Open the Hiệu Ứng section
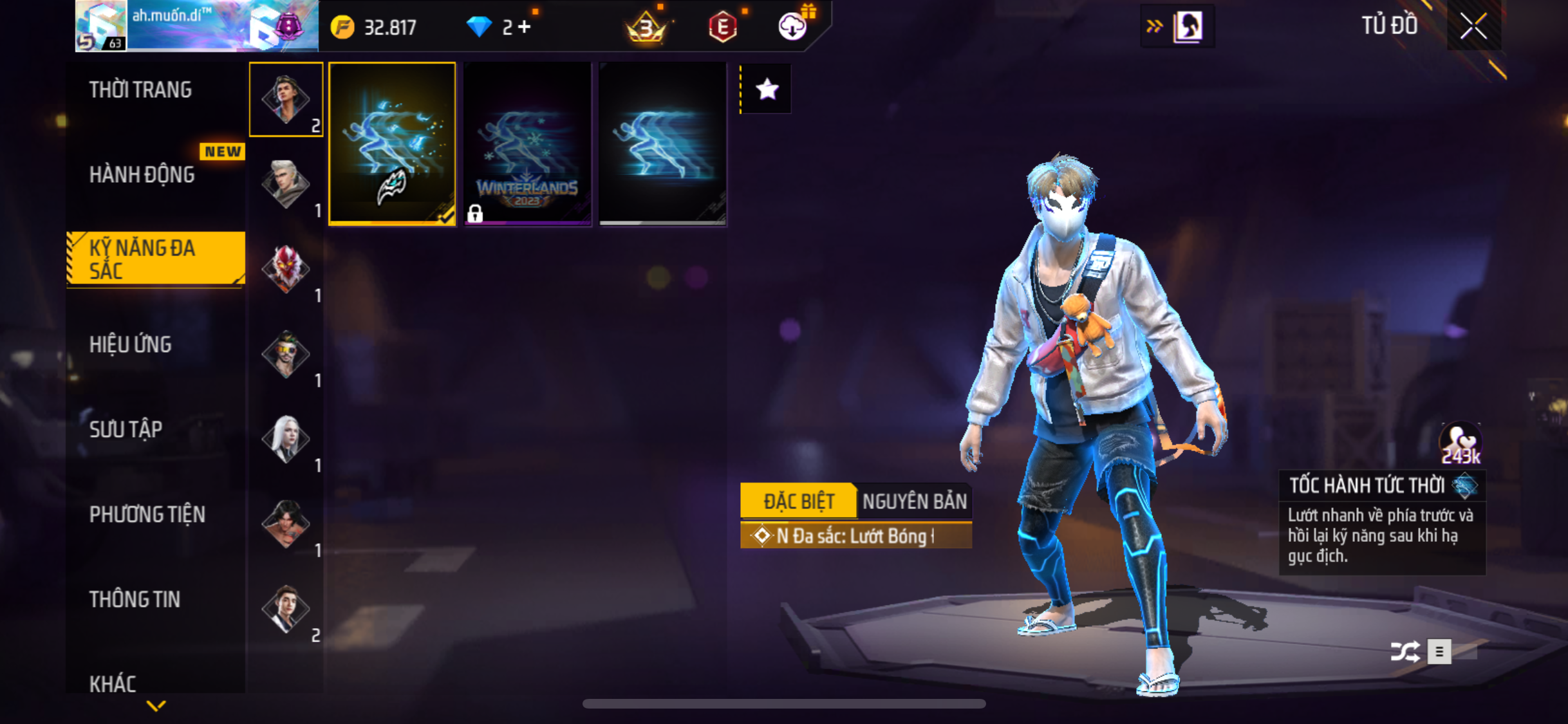Screen dimensions: 1568x724 pos(131,345)
